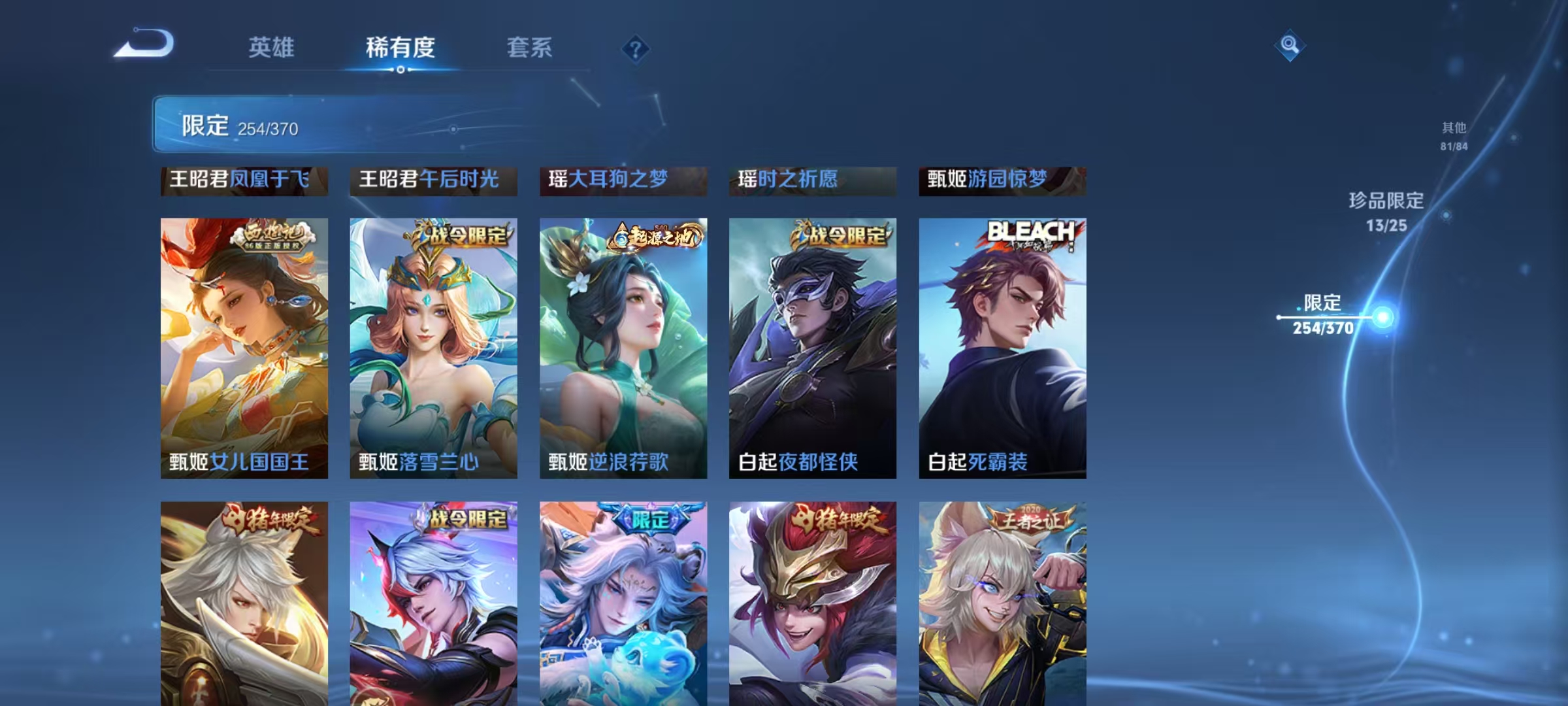Click the search magnifier in the top right
Viewport: 1568px width, 706px height.
point(1289,46)
